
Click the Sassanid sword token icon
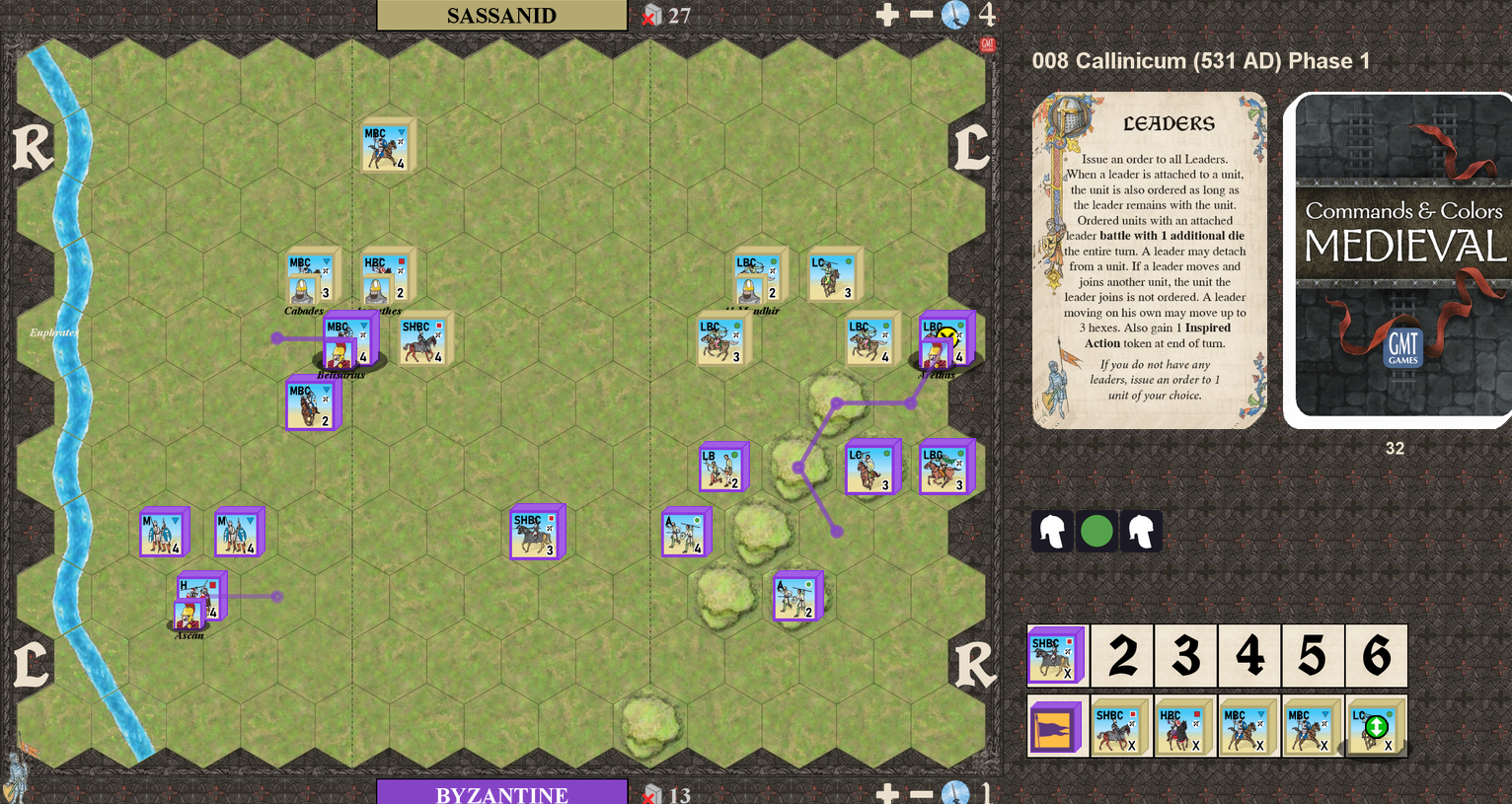click(954, 15)
